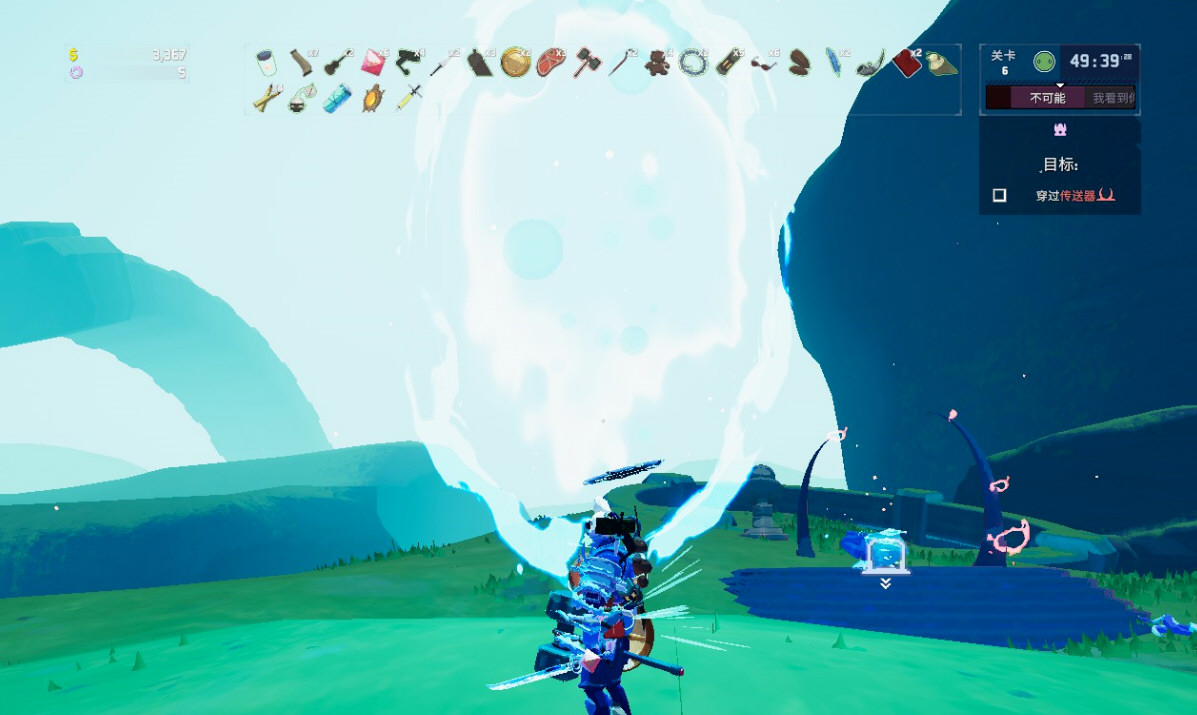This screenshot has height=715, width=1197.
Task: Click the 穿过传送器 objective checkbox
Action: [x=999, y=196]
